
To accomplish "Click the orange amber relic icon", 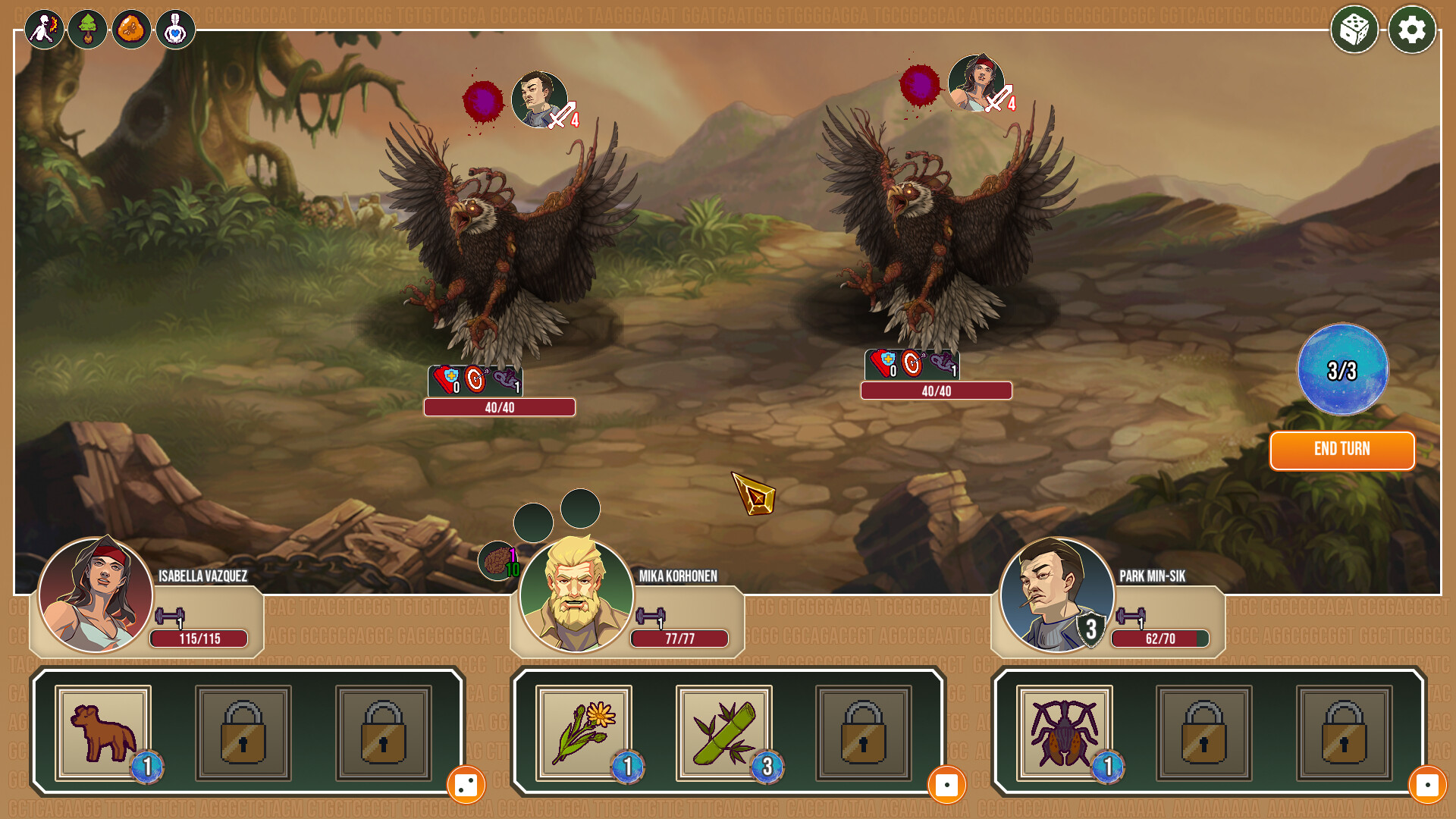I will [x=132, y=30].
